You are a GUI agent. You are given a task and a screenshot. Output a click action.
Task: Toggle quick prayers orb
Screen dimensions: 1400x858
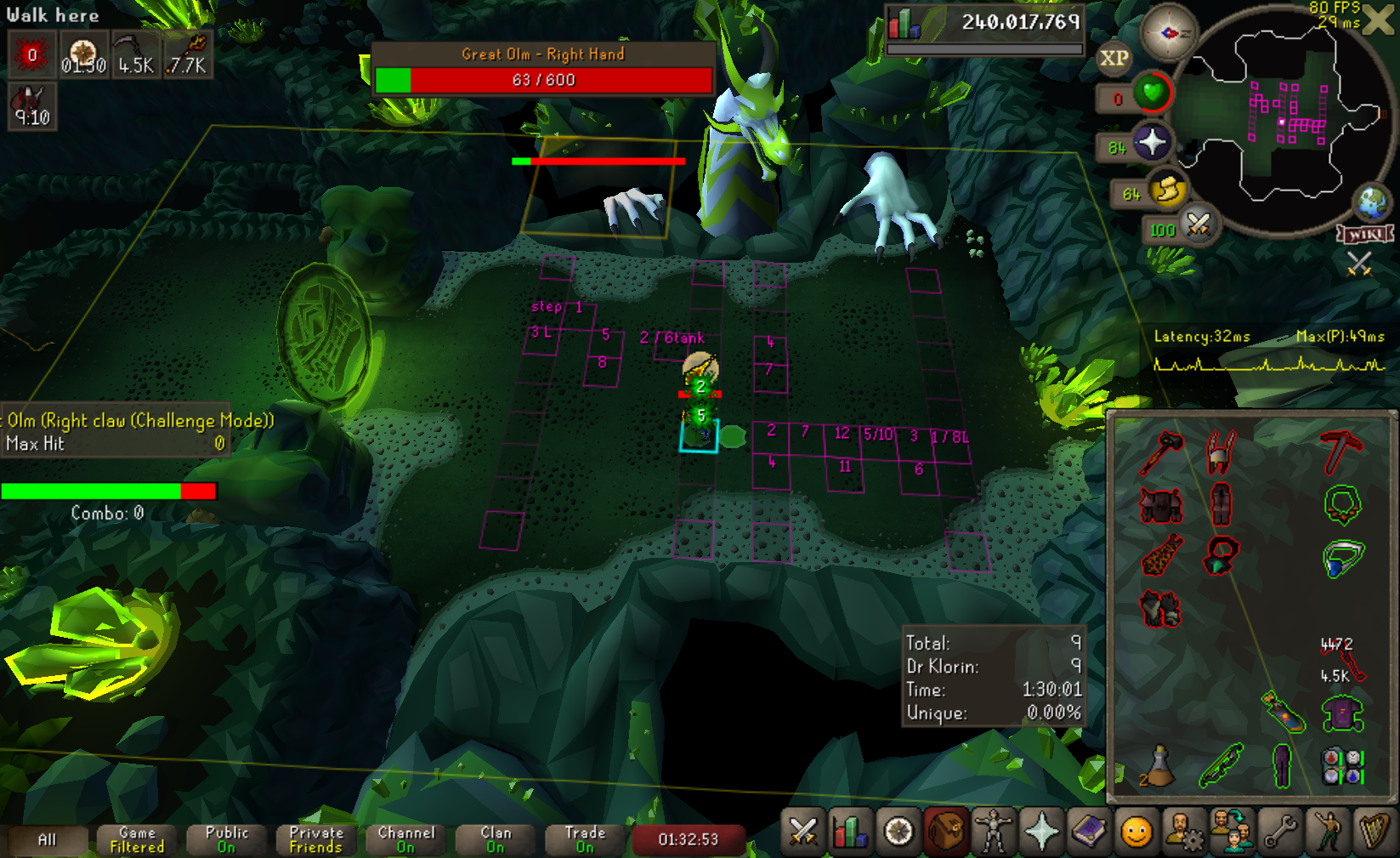[1152, 142]
